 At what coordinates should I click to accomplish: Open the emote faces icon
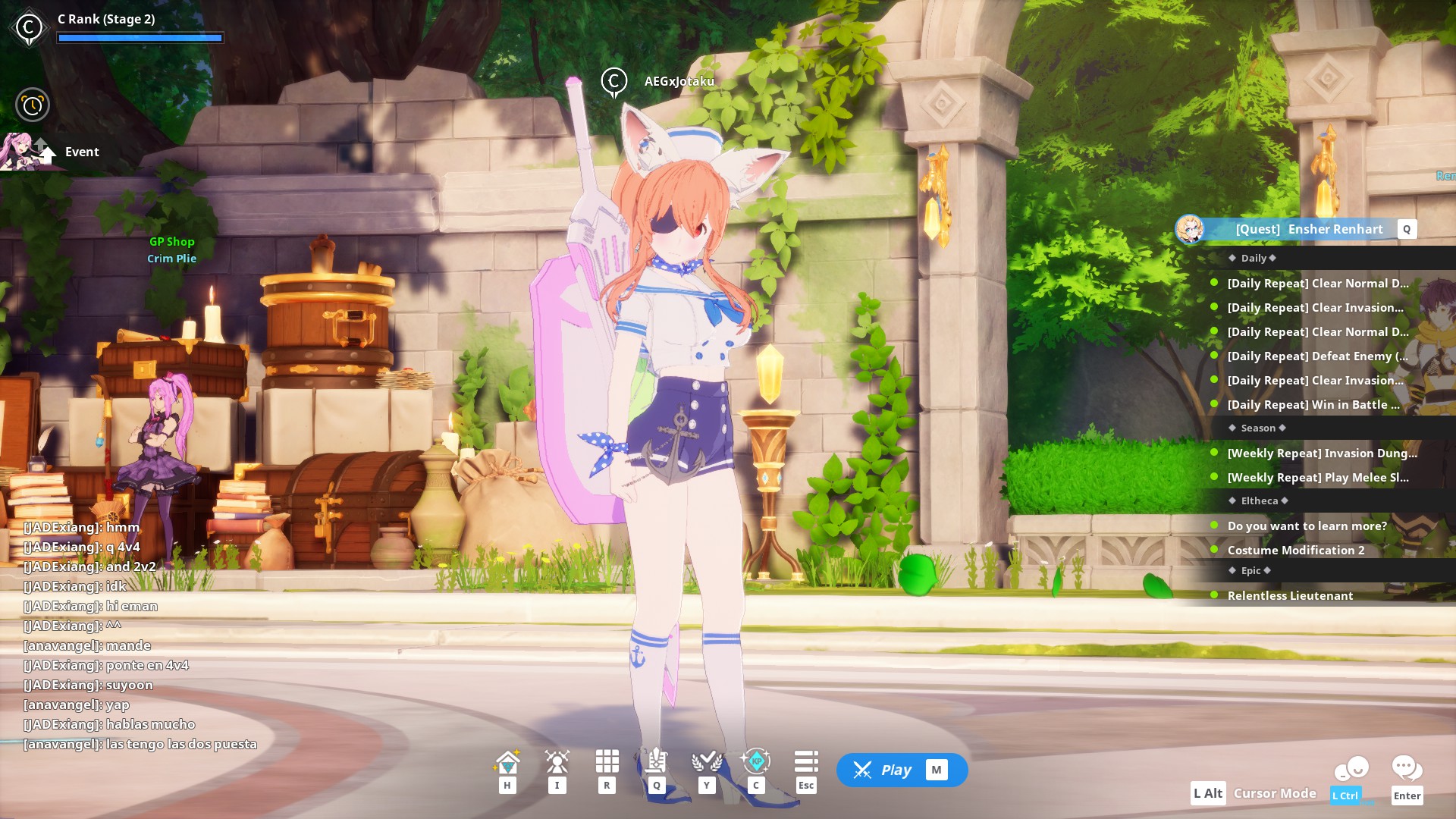(1351, 770)
